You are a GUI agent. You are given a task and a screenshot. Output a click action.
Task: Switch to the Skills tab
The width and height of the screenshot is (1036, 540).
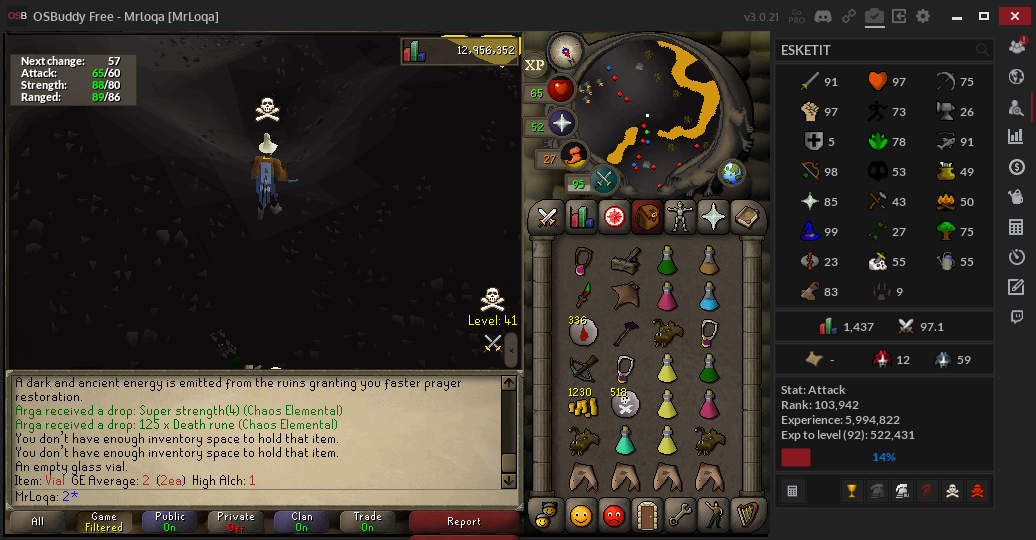click(580, 215)
